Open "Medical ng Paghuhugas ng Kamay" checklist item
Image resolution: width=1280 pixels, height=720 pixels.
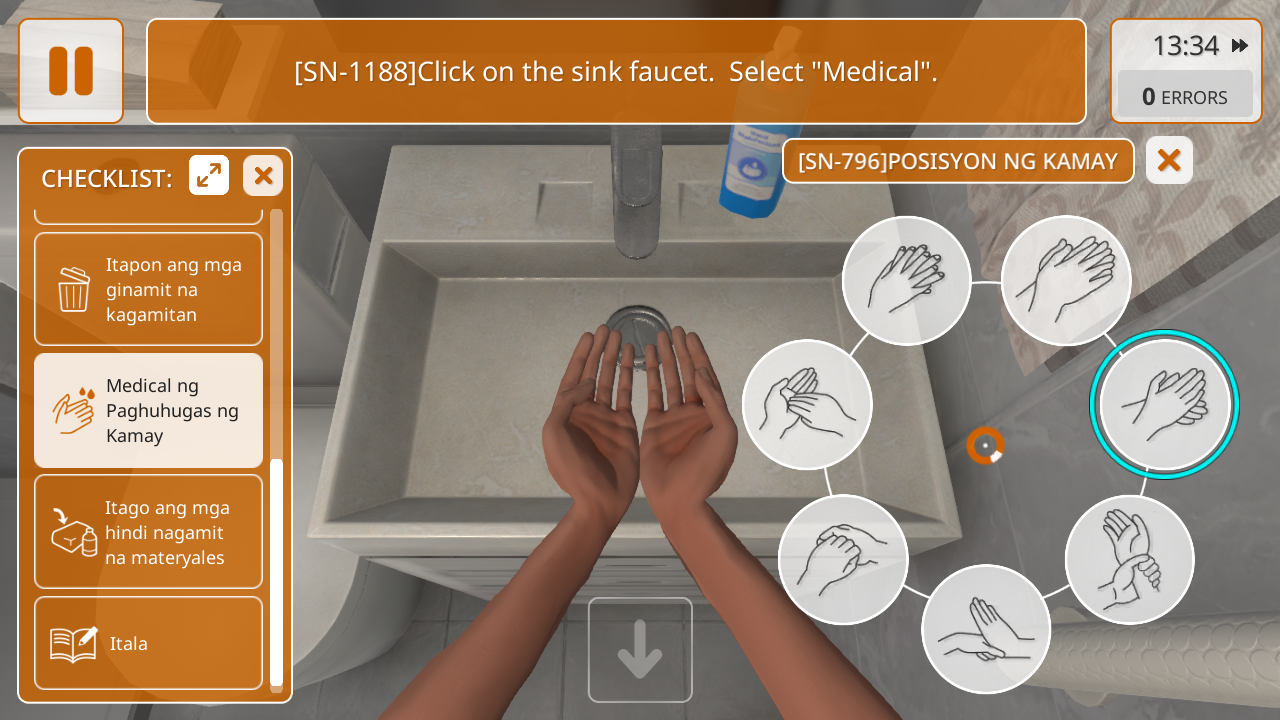click(x=148, y=411)
